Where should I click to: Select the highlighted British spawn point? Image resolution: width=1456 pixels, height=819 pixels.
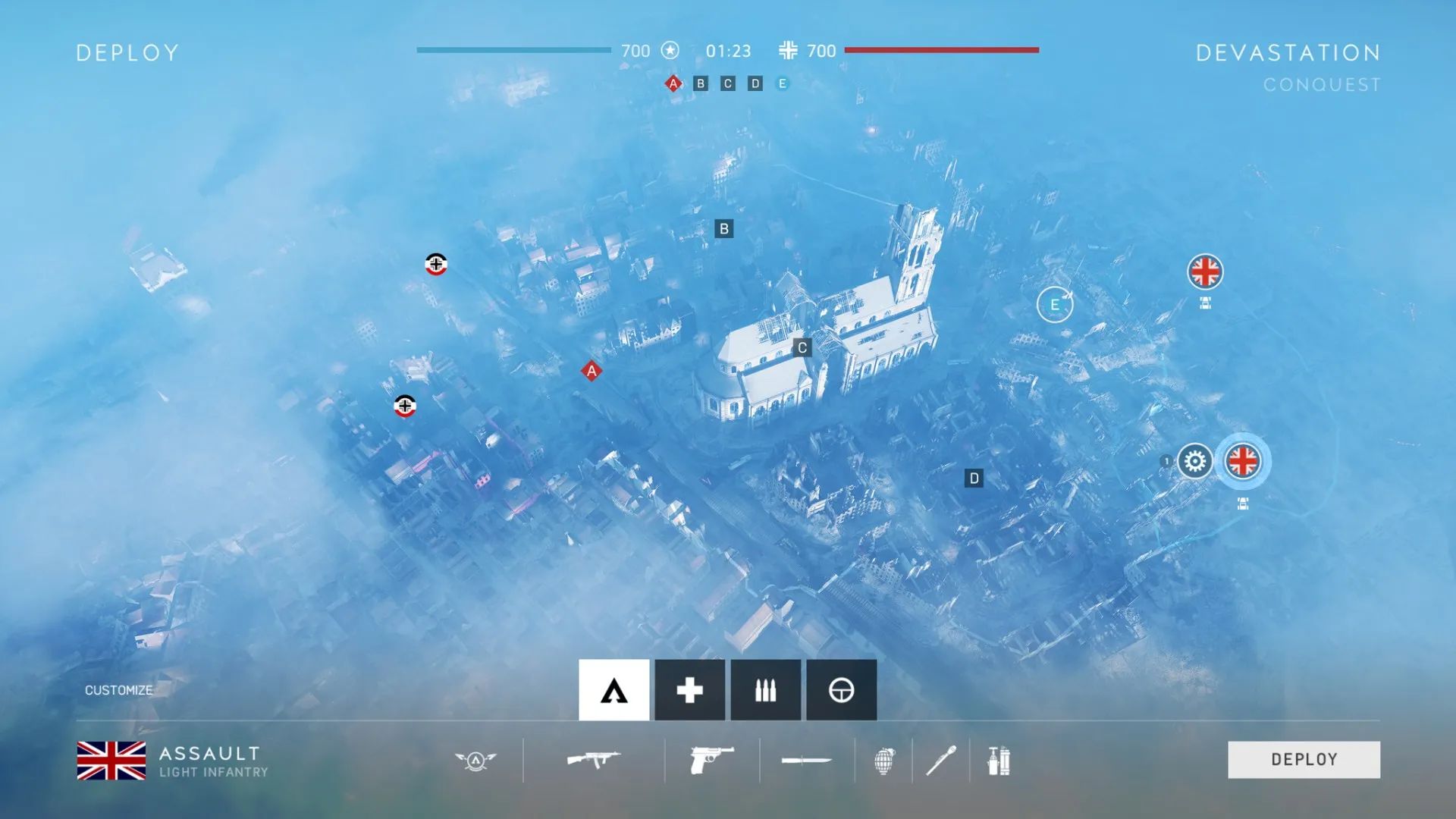coord(1244,461)
